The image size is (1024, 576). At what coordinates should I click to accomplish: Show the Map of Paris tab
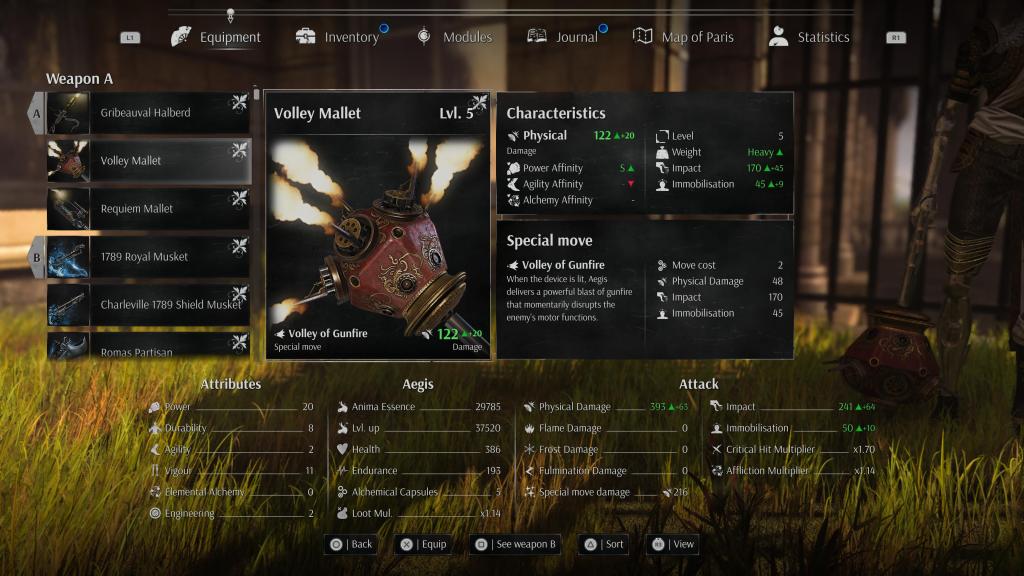[x=684, y=37]
